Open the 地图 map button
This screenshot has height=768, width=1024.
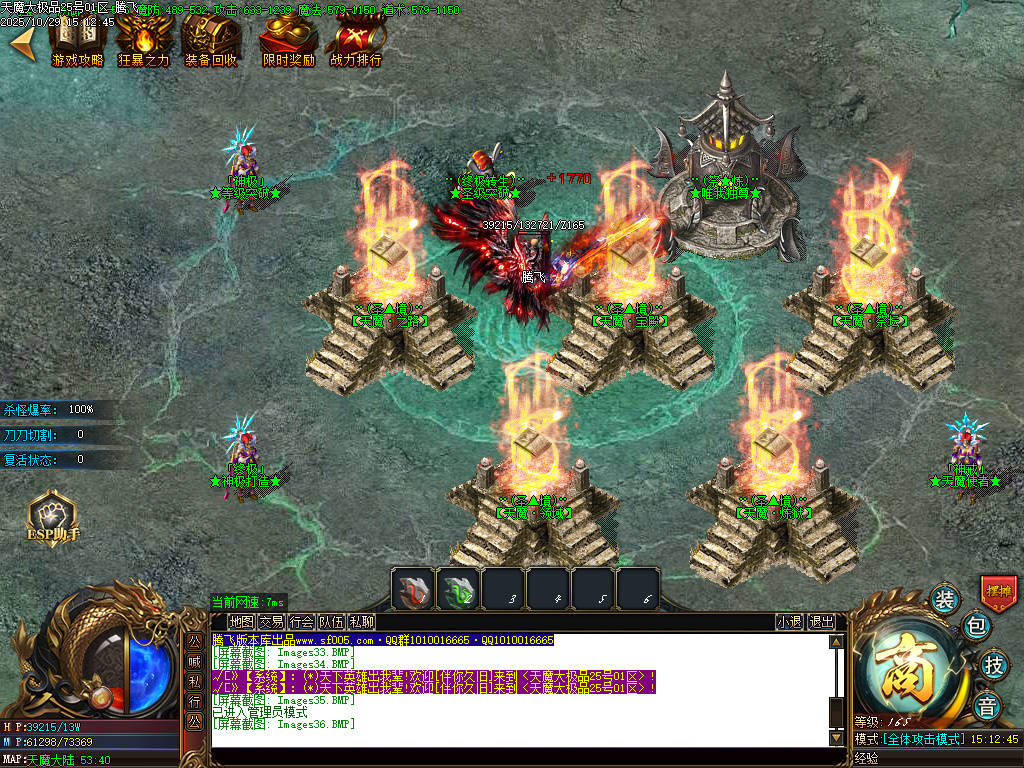click(241, 621)
